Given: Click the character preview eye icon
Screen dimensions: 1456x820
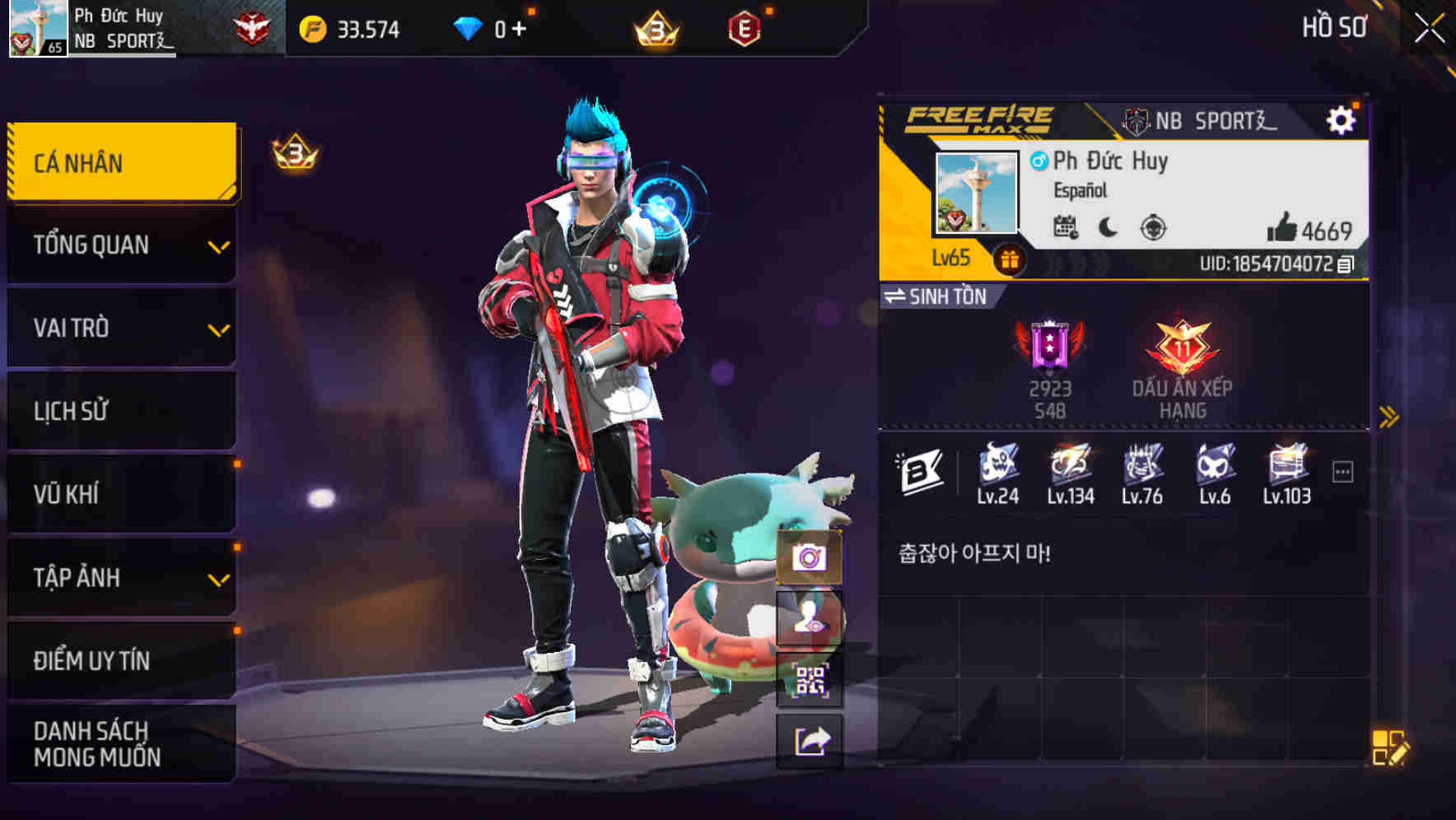Looking at the screenshot, I should 810,620.
